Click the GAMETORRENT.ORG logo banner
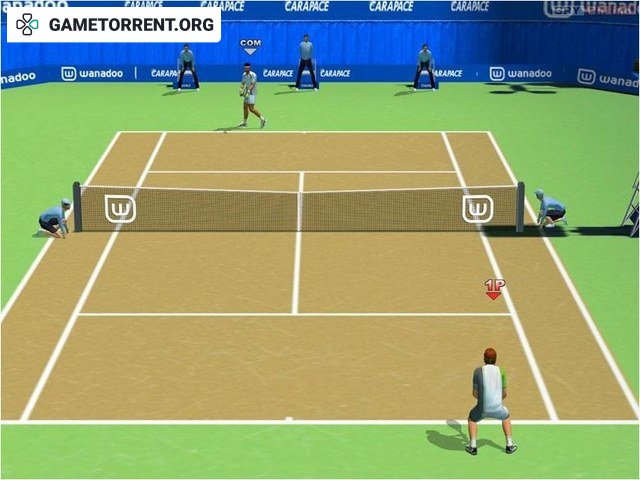The image size is (640, 480). pos(114,24)
